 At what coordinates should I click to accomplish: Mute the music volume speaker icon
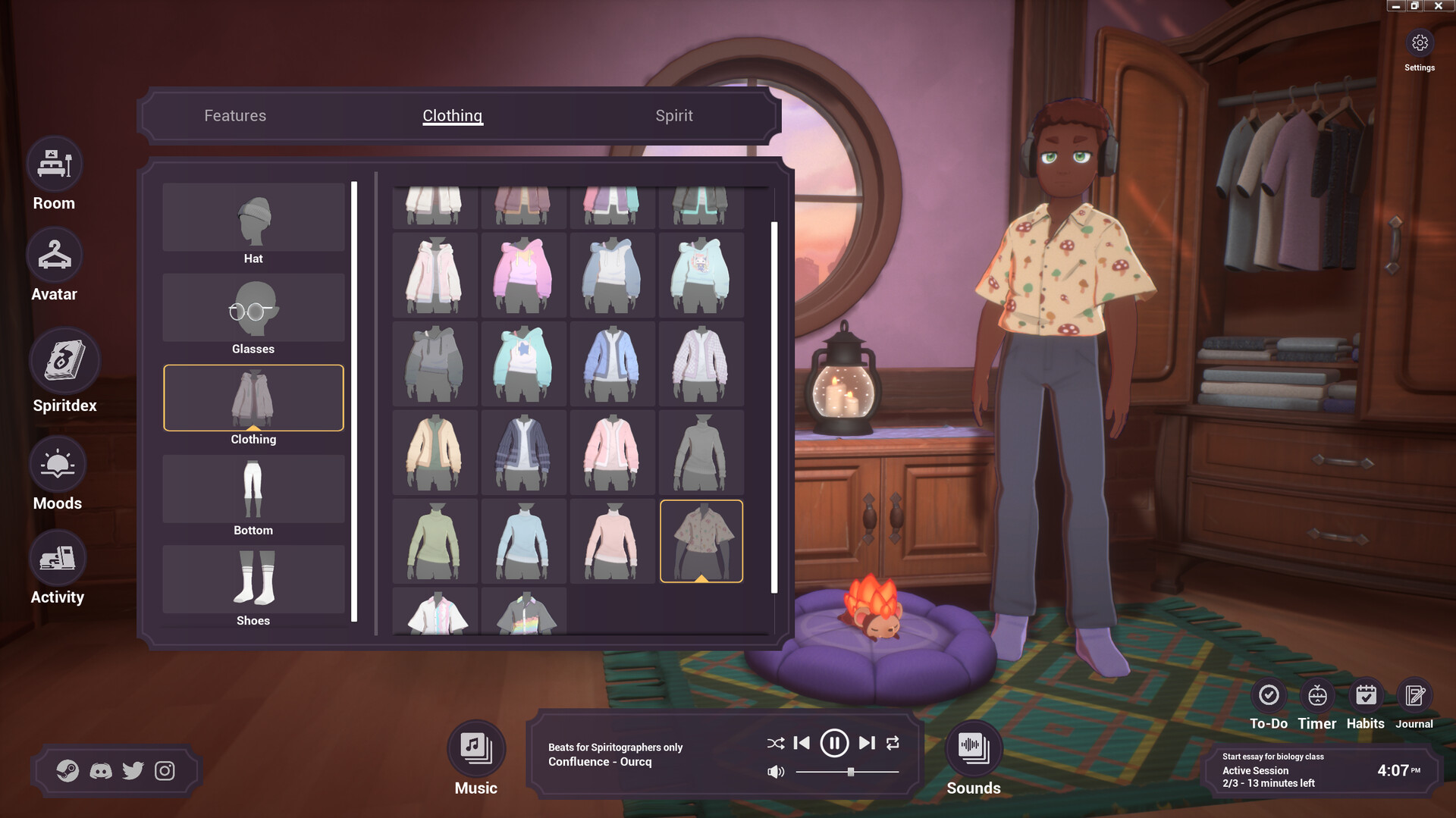(x=775, y=773)
